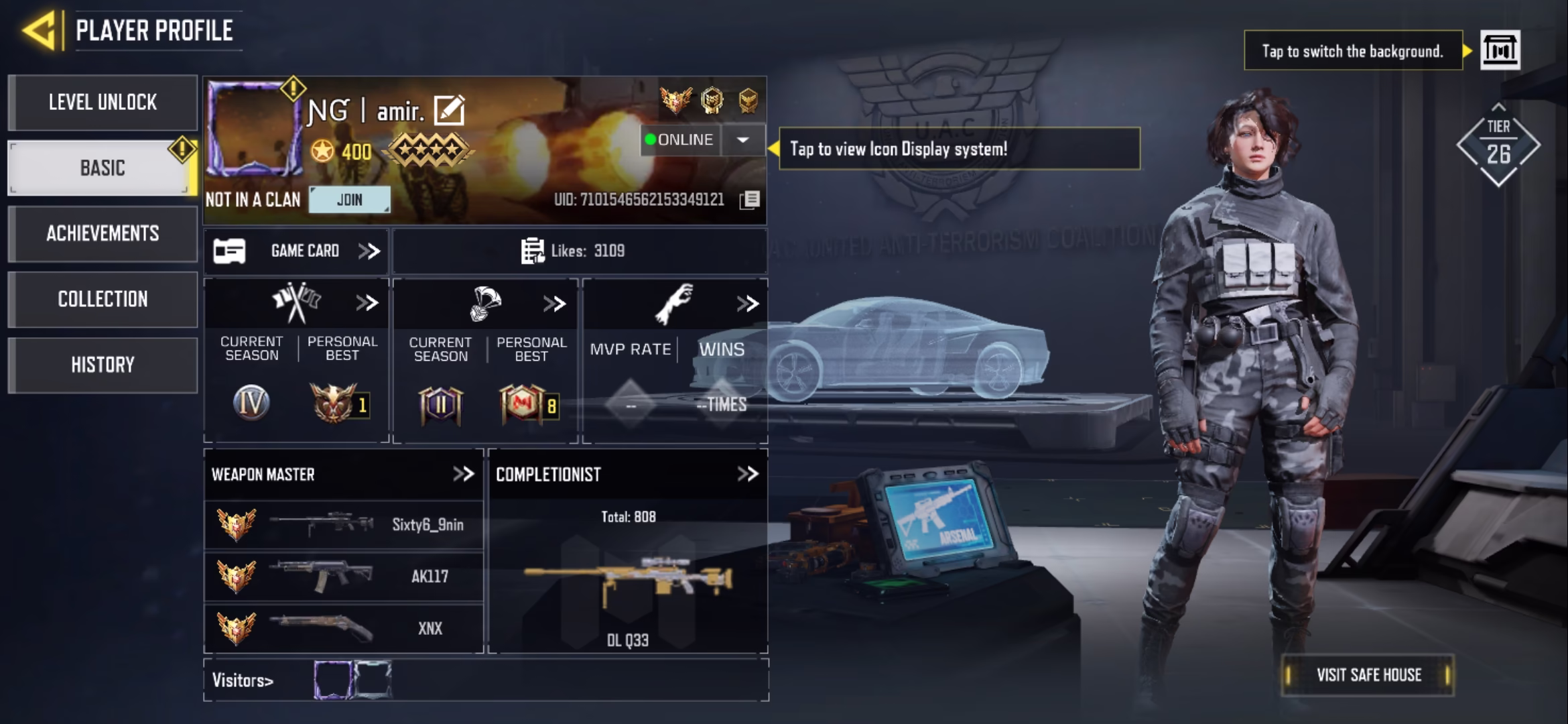Expand the Weapon Master section
Screen dimensions: 1568x724
coord(463,475)
